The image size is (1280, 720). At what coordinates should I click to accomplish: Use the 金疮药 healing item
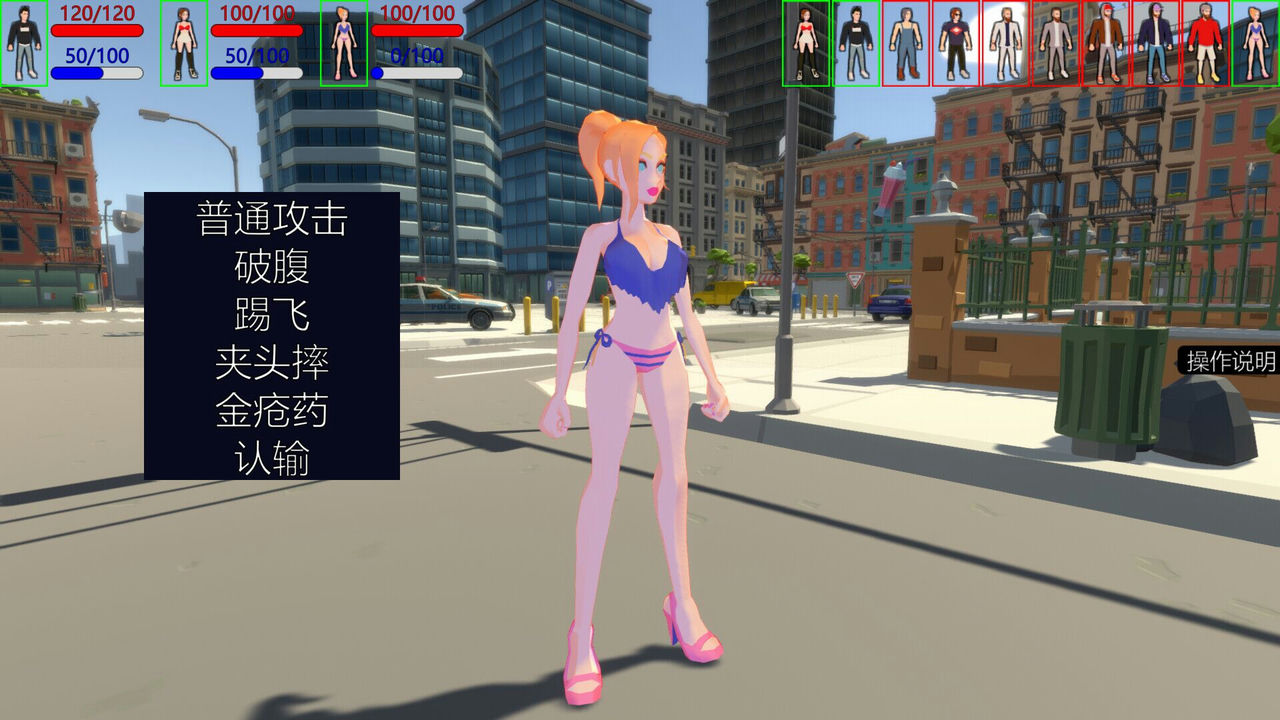272,412
